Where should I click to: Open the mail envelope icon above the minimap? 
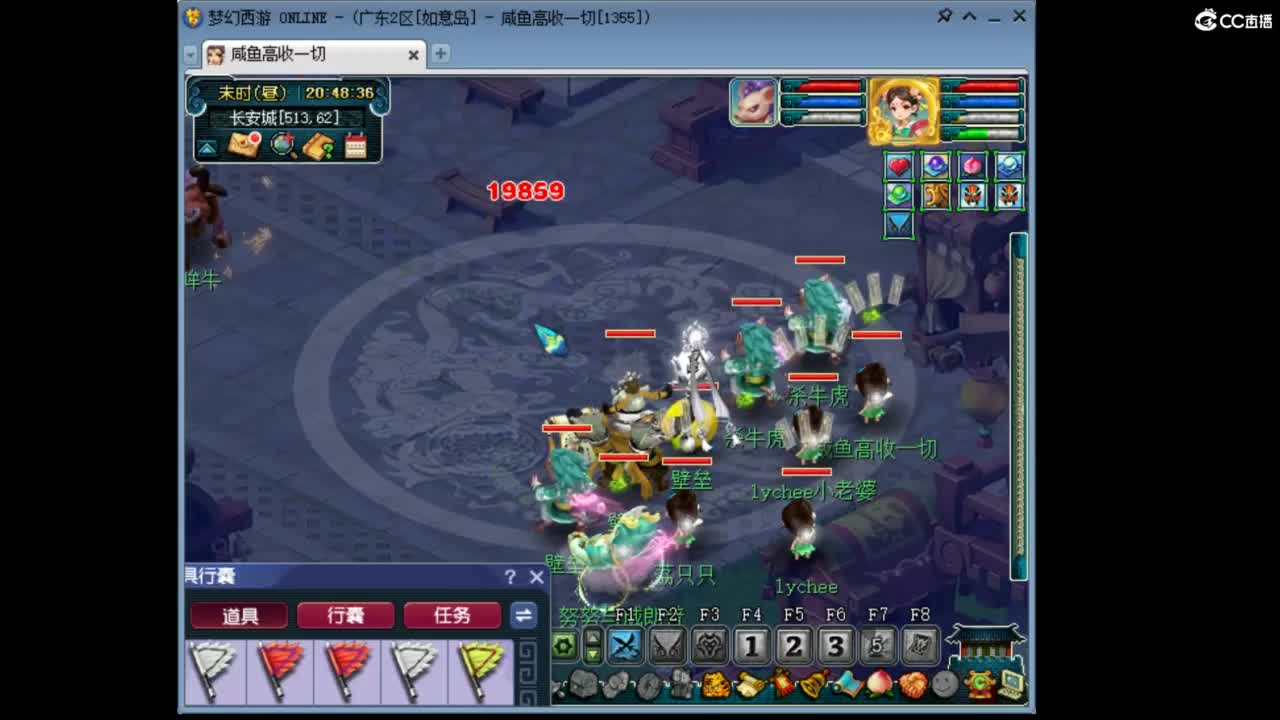click(x=243, y=146)
